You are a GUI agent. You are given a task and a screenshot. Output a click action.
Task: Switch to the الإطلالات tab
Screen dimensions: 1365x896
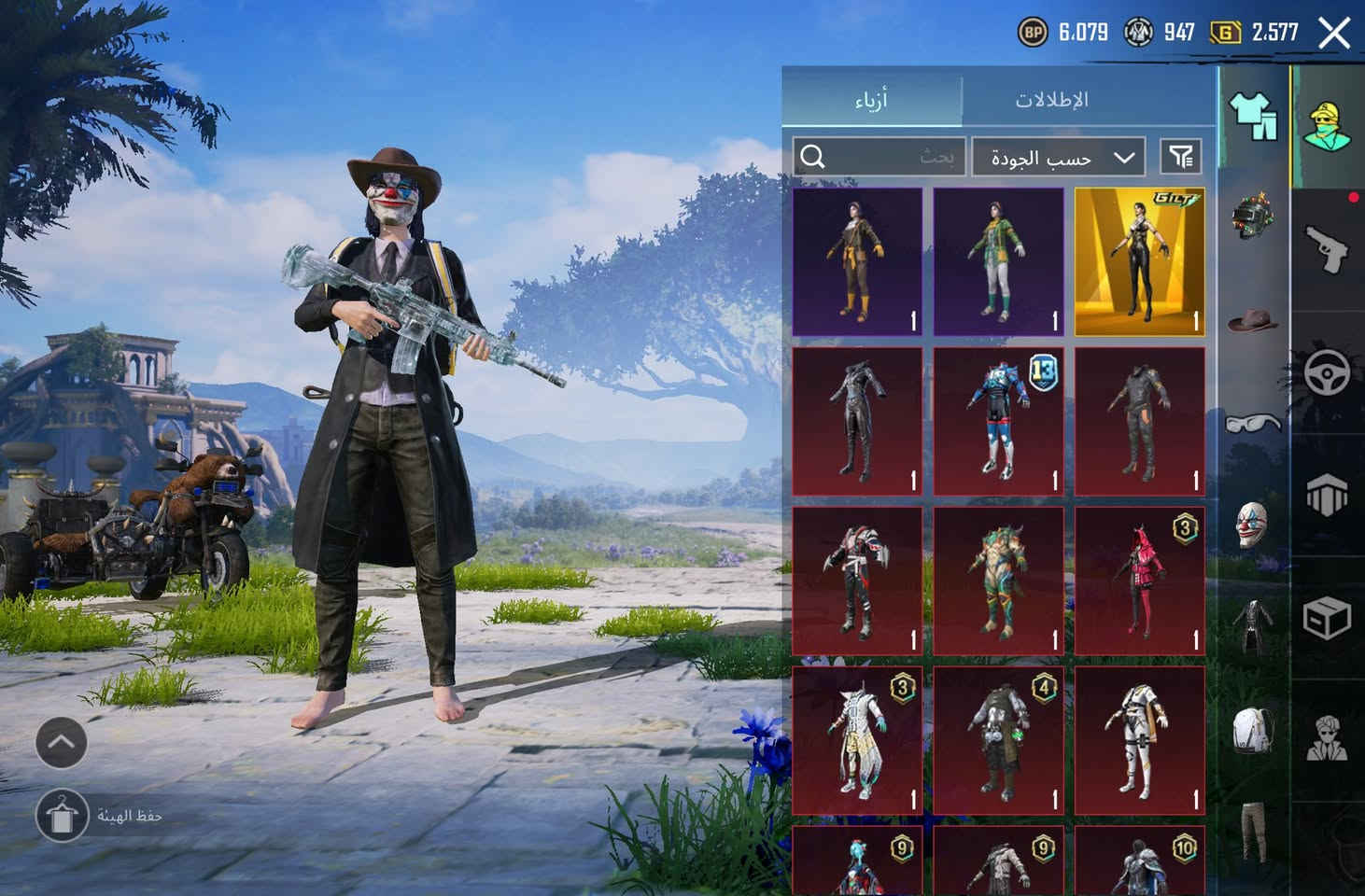pyautogui.click(x=1051, y=98)
